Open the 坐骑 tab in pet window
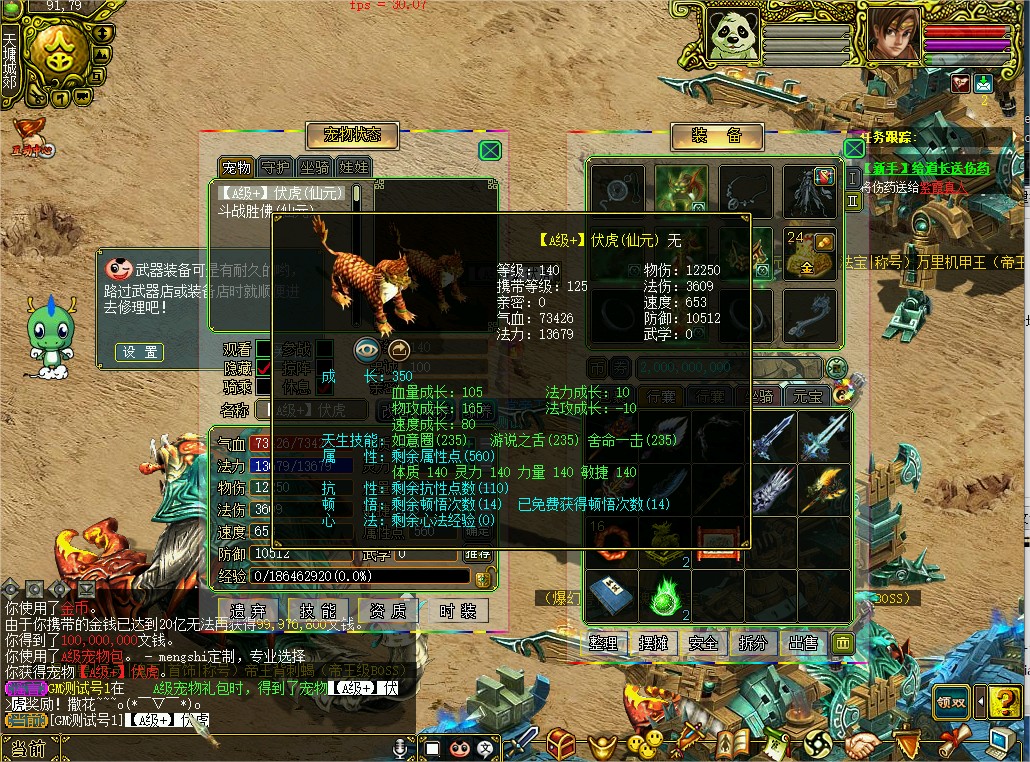Viewport: 1030px width, 762px height. pos(314,167)
